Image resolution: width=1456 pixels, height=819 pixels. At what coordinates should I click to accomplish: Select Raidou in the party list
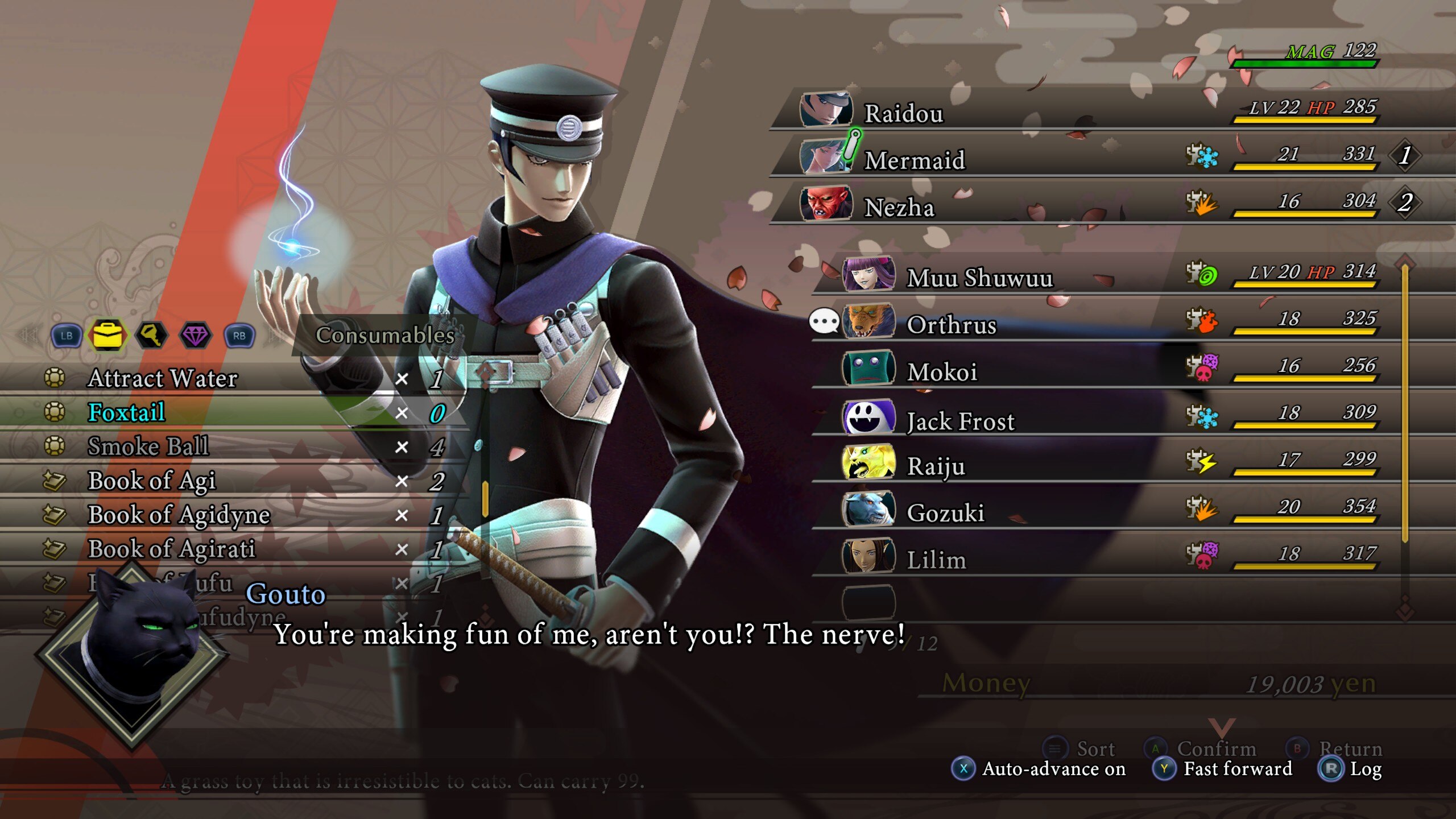coord(903,113)
